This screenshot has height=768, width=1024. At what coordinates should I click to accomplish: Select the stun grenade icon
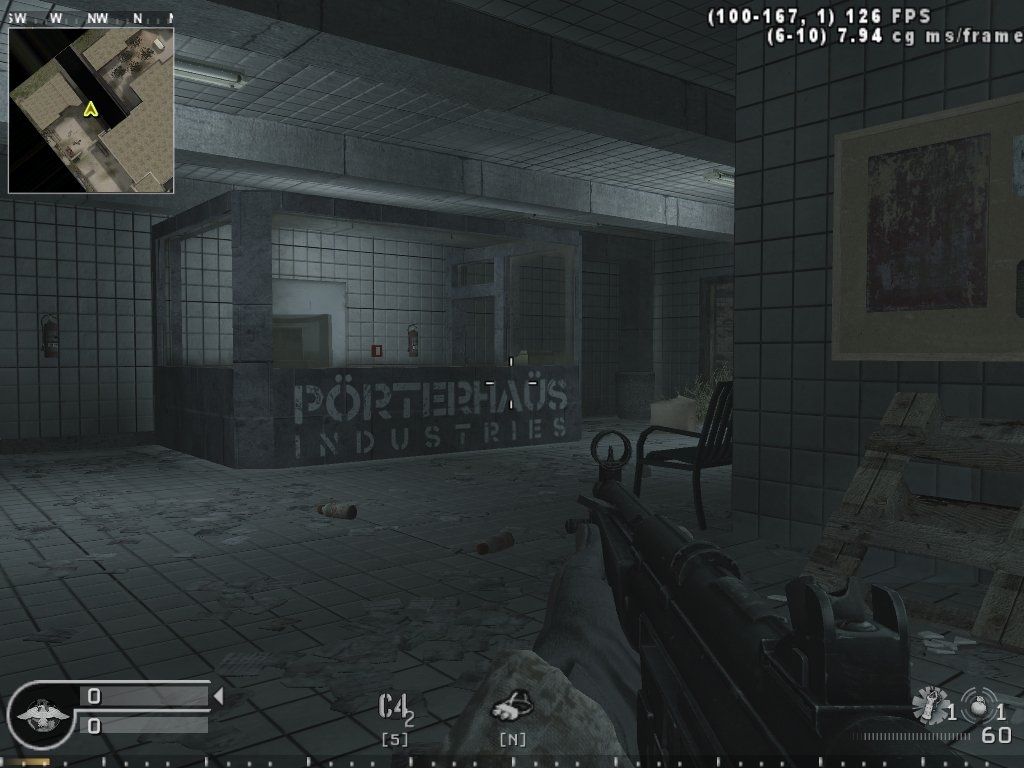point(930,707)
